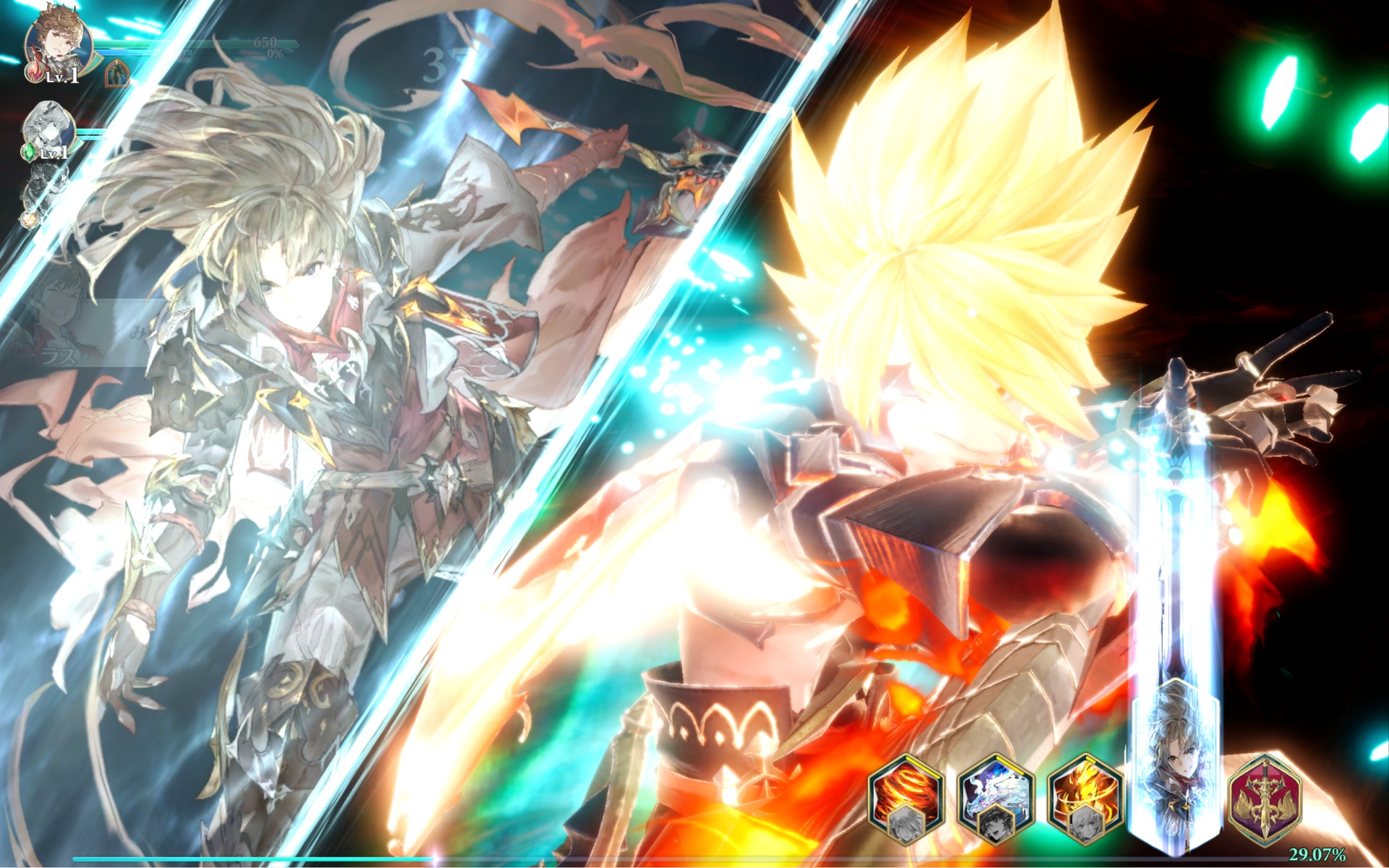Image resolution: width=1389 pixels, height=868 pixels.
Task: Inspect the arched buff status icon
Action: [116, 74]
